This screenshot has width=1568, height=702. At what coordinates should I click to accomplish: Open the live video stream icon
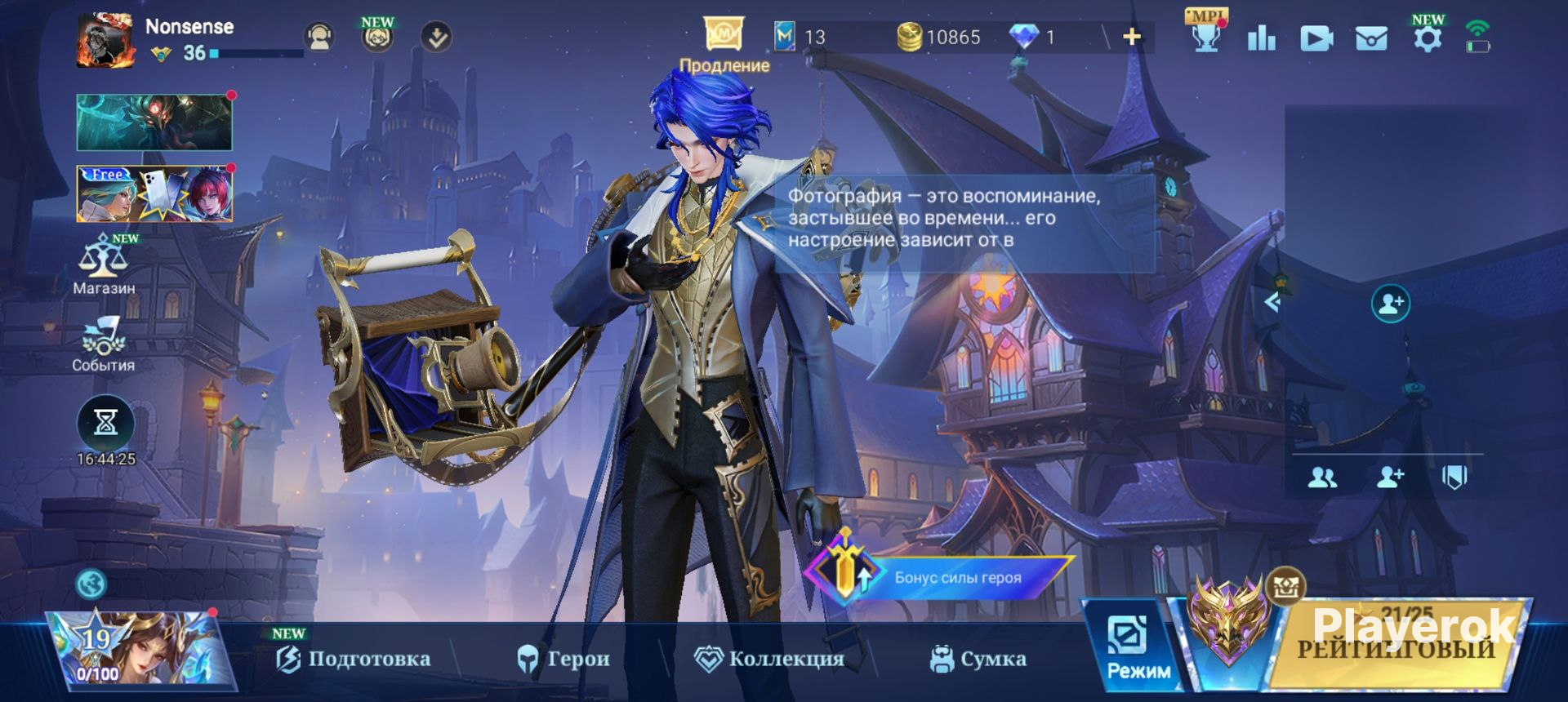(x=1316, y=38)
